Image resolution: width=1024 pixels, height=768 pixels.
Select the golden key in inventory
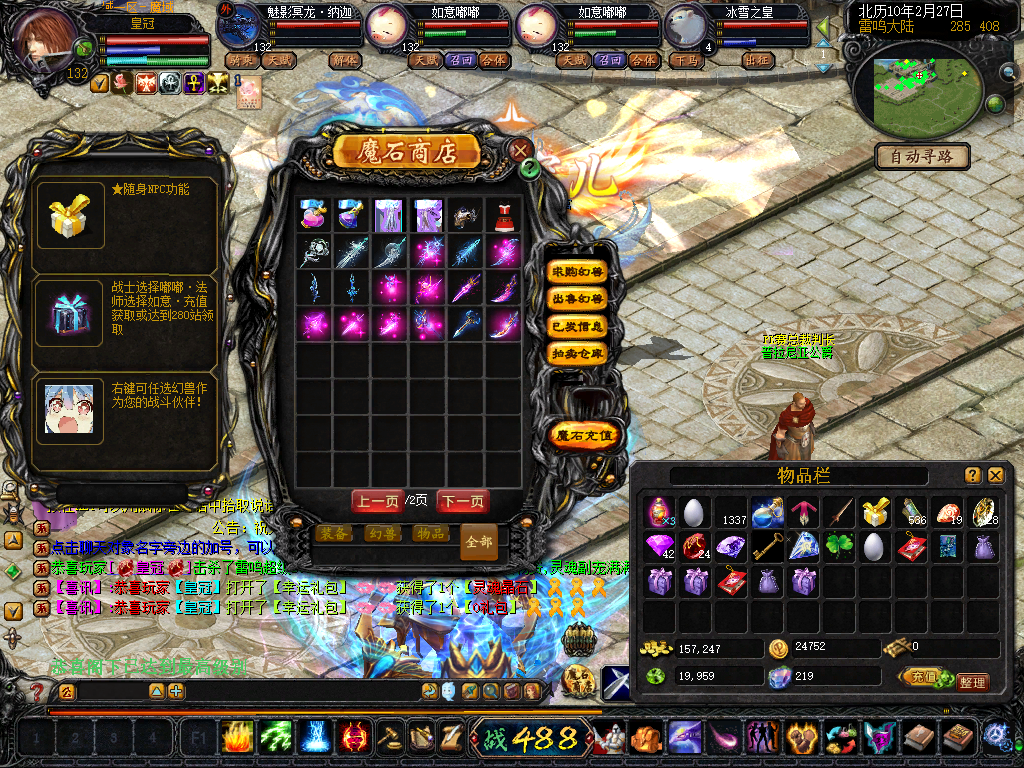pos(768,546)
